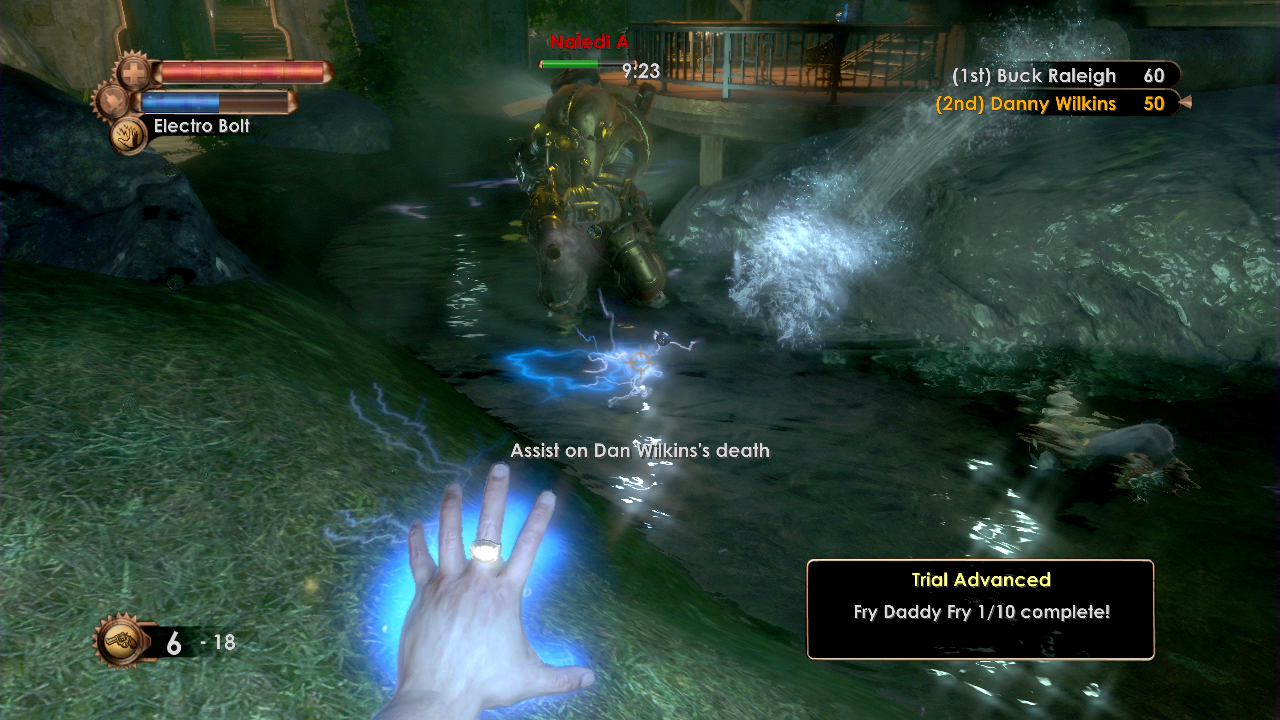Image resolution: width=1280 pixels, height=720 pixels.
Task: Select Buck Raleigh's scoreboard row
Action: click(x=1058, y=76)
